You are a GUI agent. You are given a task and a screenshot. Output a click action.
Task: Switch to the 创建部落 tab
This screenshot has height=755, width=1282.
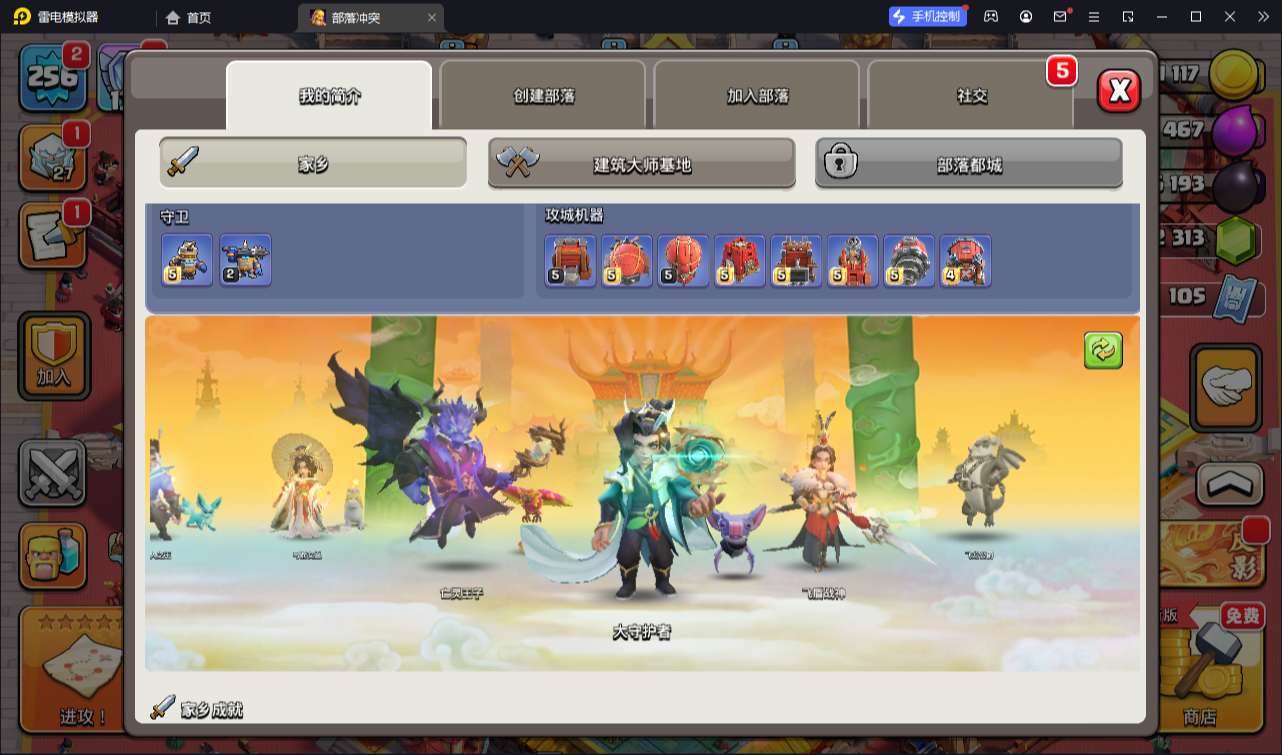click(x=544, y=96)
